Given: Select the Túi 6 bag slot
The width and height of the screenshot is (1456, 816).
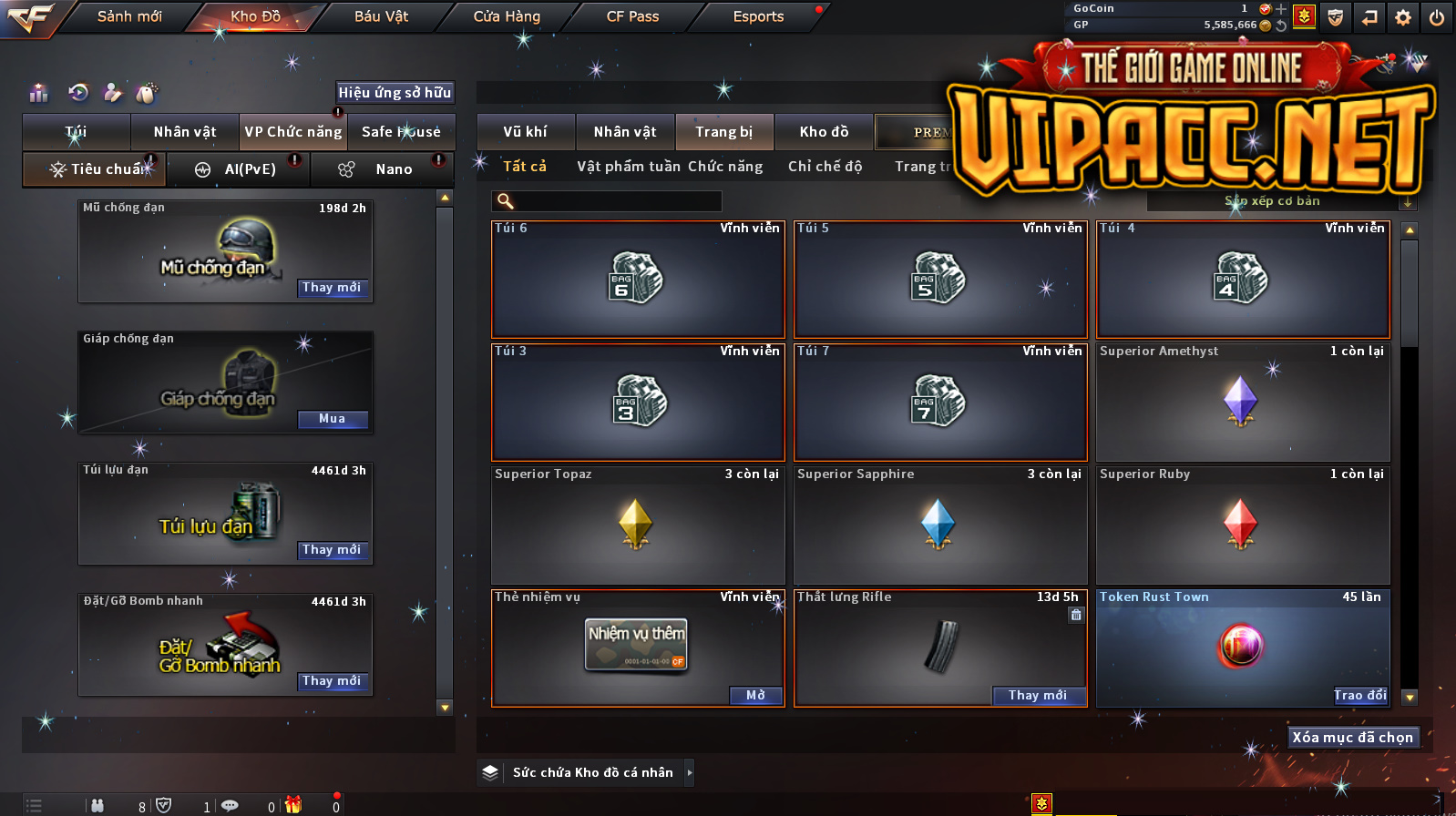Looking at the screenshot, I should [637, 279].
